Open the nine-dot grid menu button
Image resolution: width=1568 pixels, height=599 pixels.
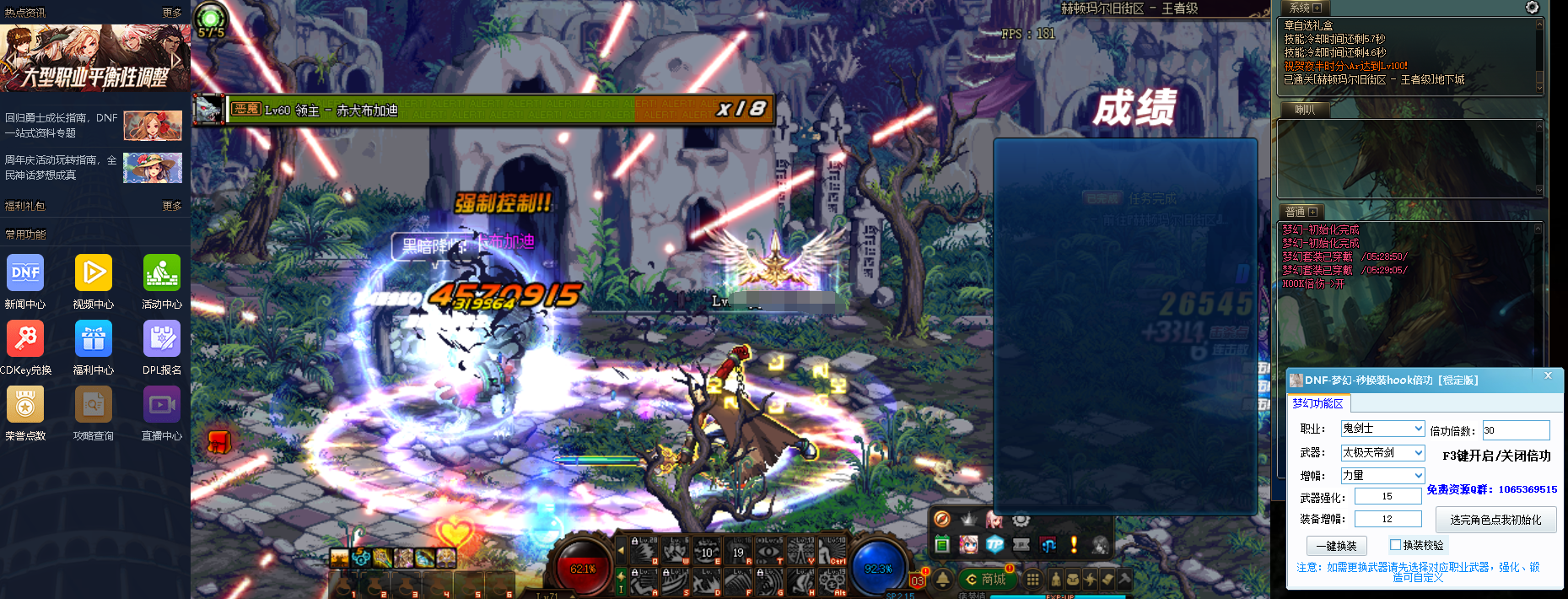point(1032,580)
